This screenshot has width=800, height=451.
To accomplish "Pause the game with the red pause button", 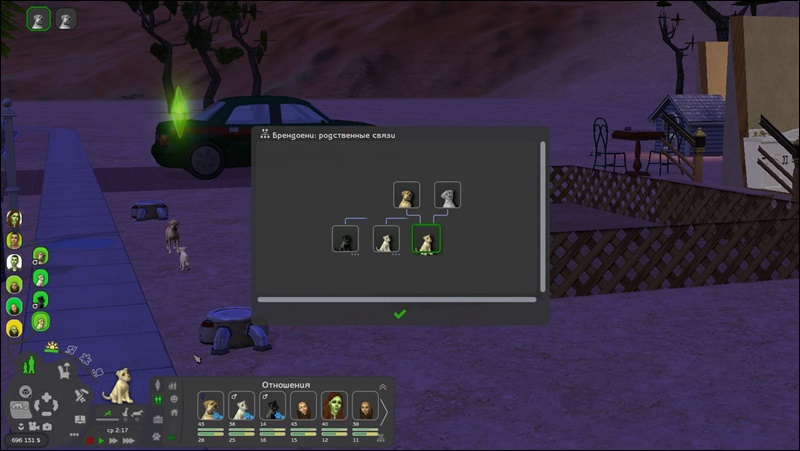I will [x=90, y=440].
